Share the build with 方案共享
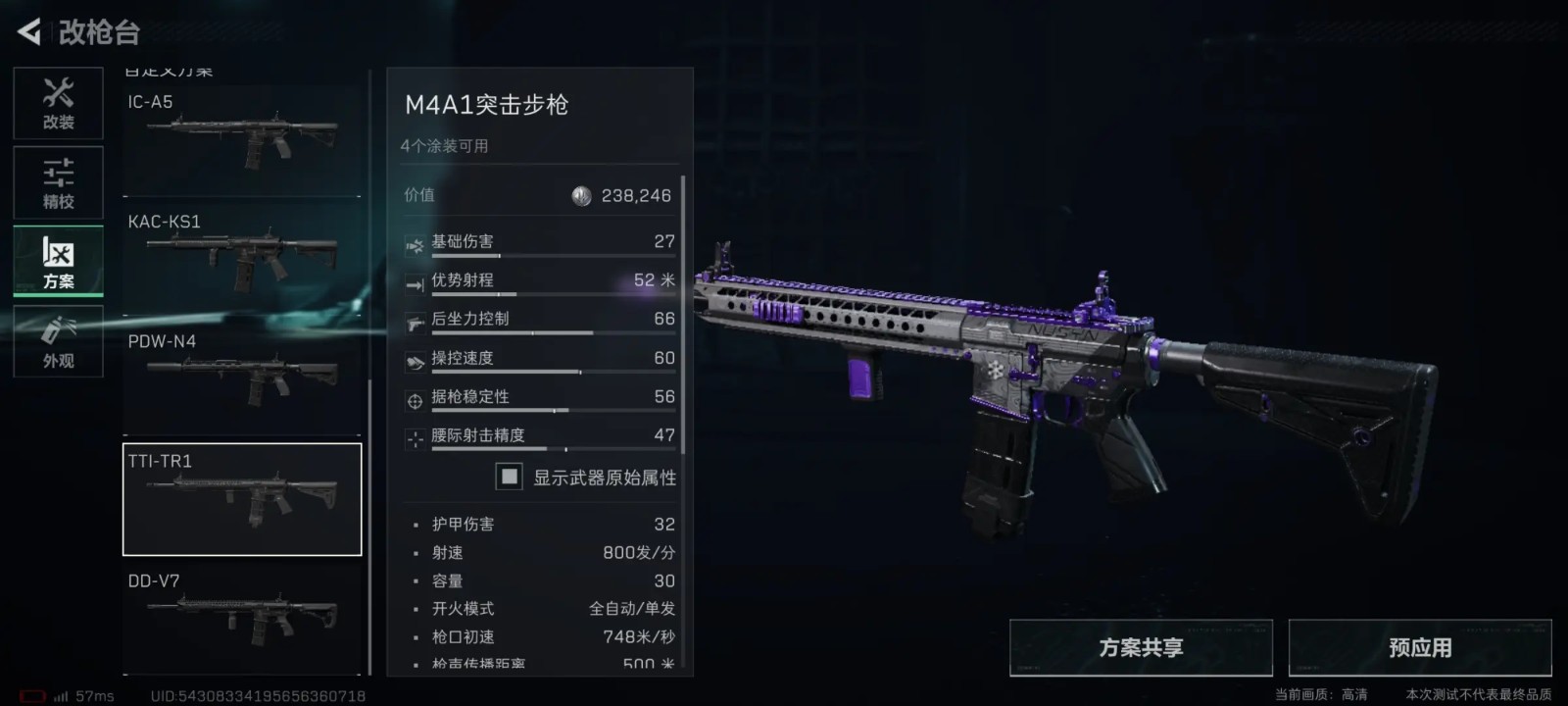The image size is (1568, 706). tap(1141, 648)
